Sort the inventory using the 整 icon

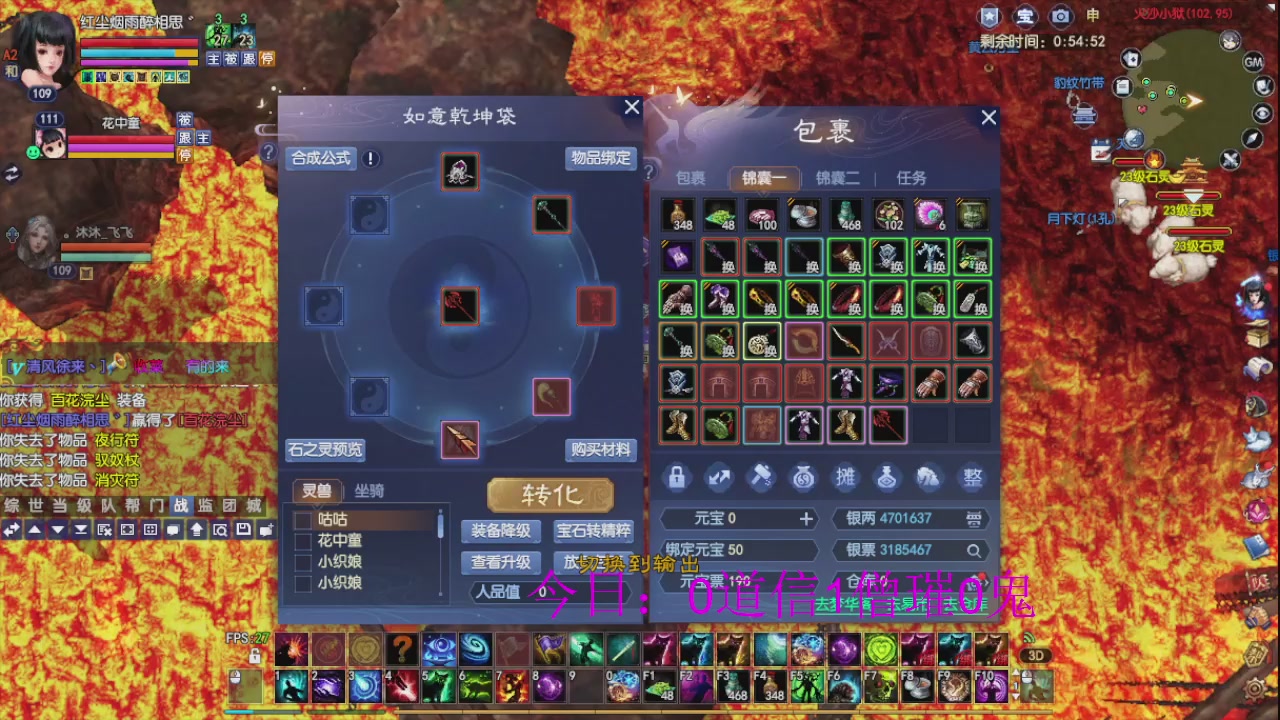(971, 478)
